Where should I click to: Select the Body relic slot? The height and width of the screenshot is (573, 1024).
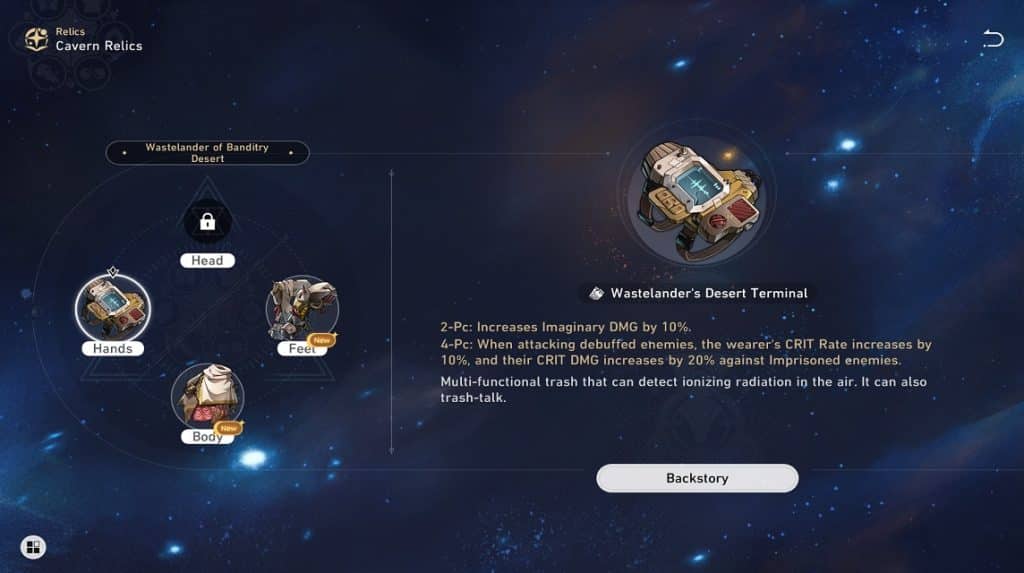(208, 395)
